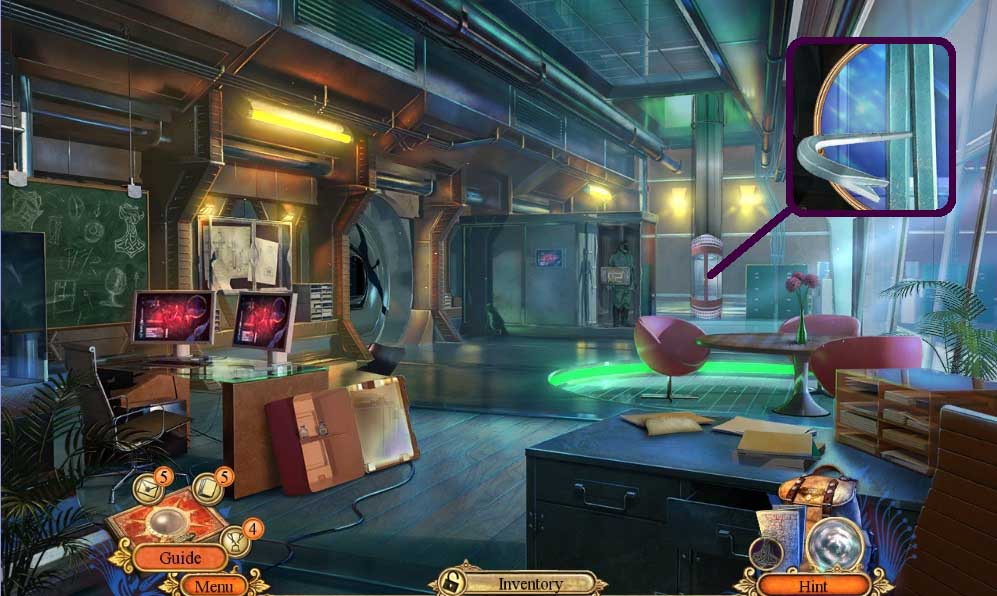
Task: Toggle the inventory padlock icon
Action: click(451, 583)
